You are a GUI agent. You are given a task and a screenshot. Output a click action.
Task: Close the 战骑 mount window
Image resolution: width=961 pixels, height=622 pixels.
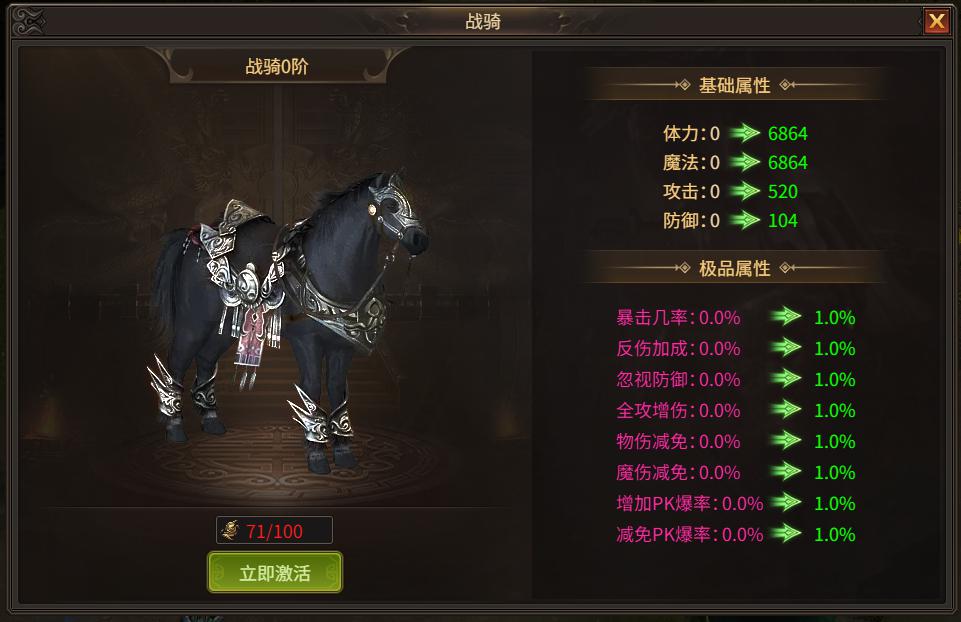(x=936, y=22)
